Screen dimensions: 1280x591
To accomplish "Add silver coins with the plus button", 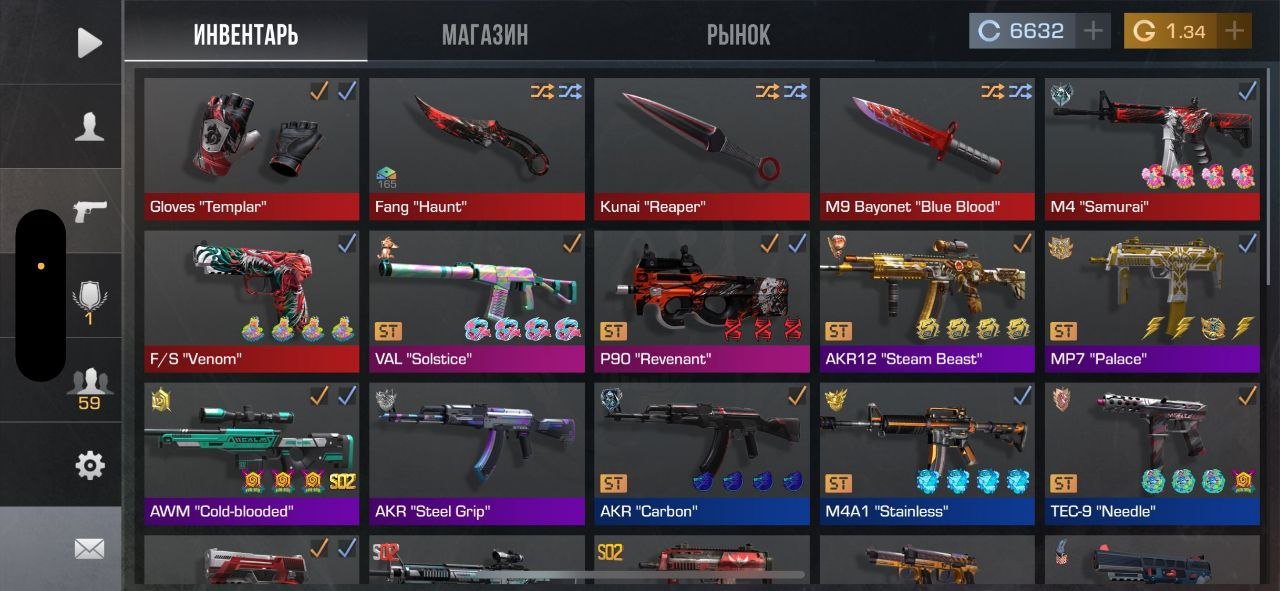I will [1093, 31].
